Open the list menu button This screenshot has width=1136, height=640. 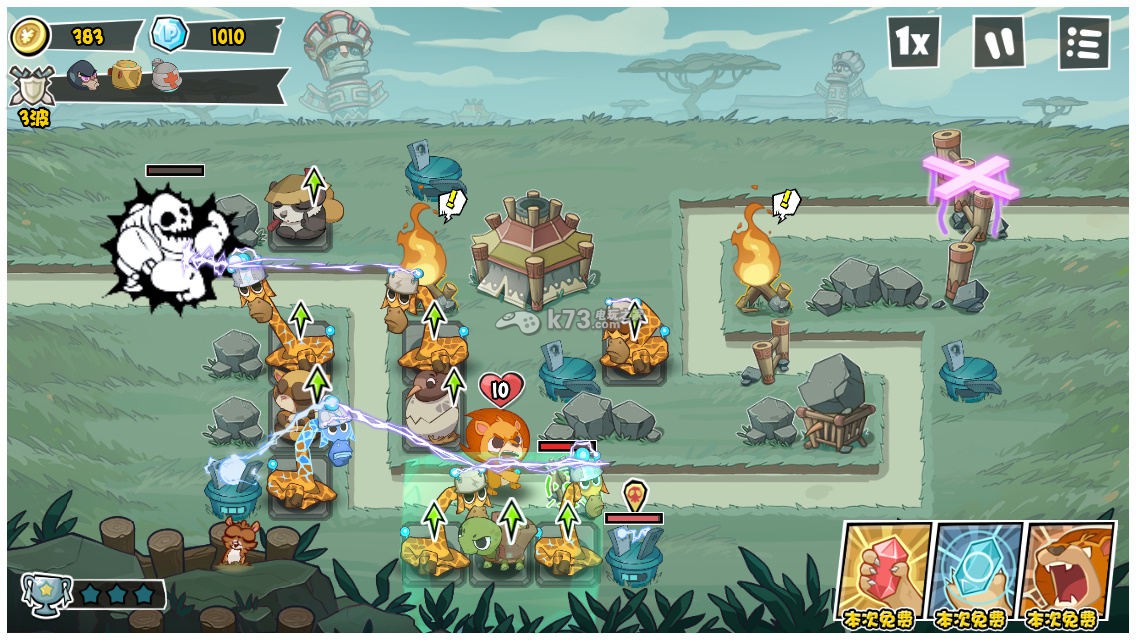(x=1084, y=43)
